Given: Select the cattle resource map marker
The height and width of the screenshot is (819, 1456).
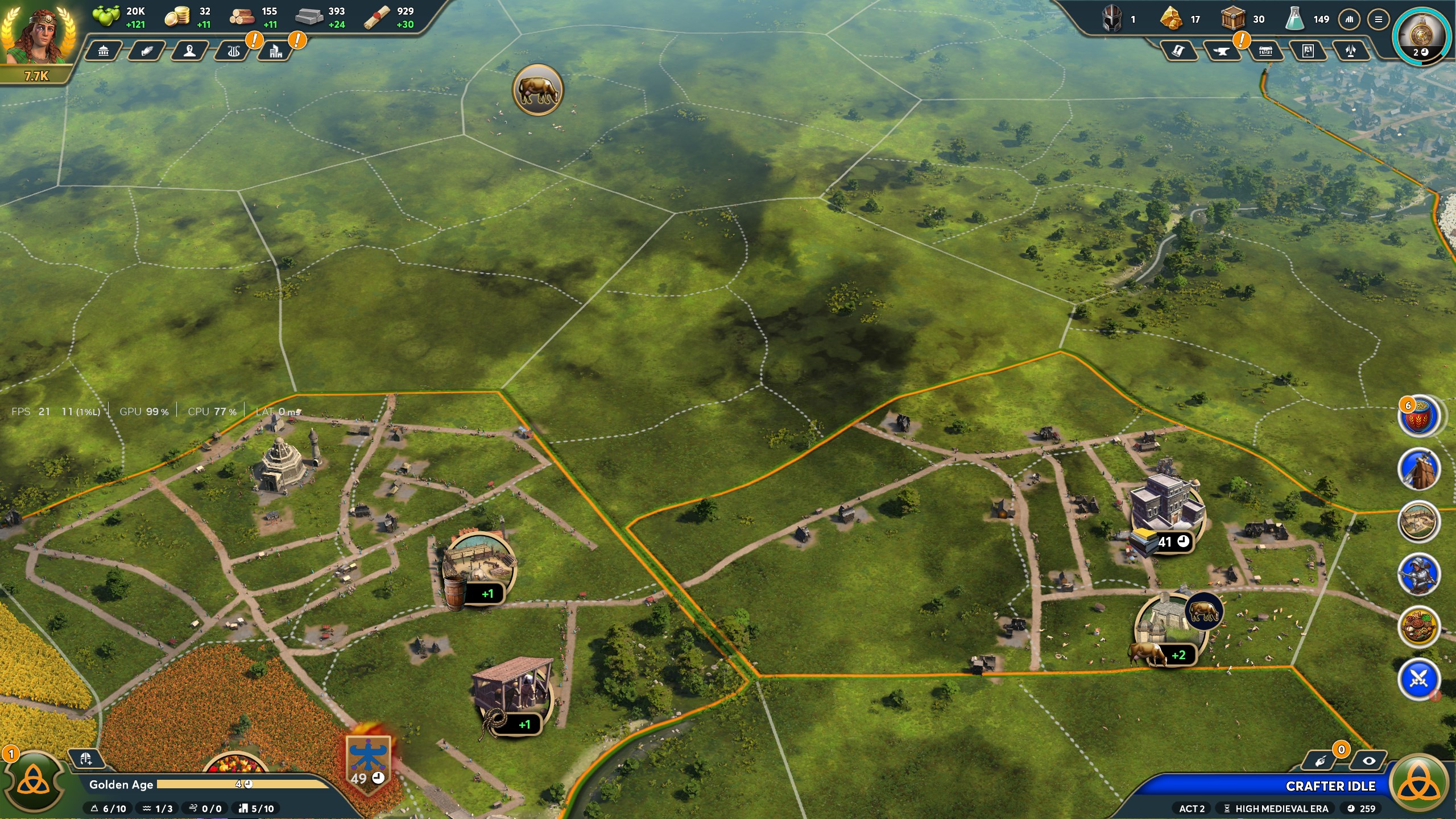Looking at the screenshot, I should 537,90.
